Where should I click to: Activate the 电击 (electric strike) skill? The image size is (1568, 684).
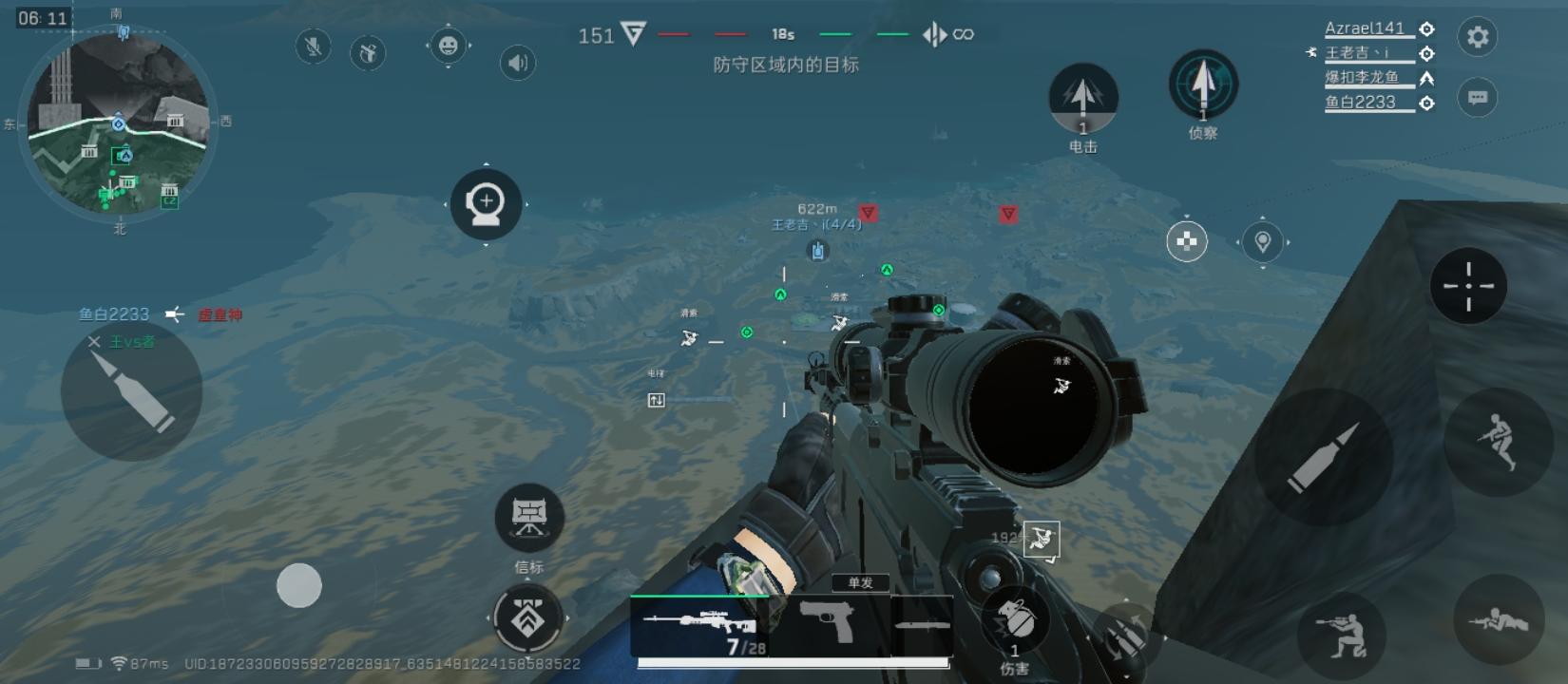[x=1082, y=98]
